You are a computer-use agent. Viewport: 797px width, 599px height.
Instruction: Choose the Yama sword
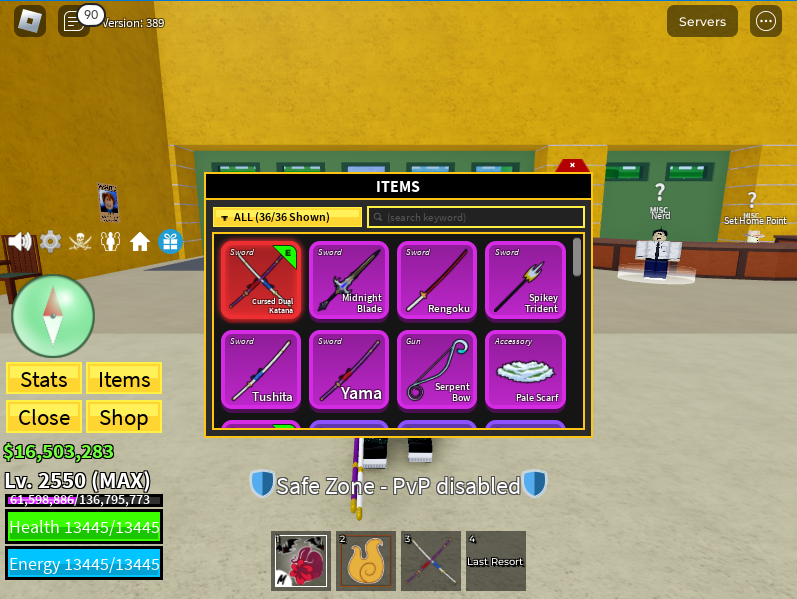point(349,369)
